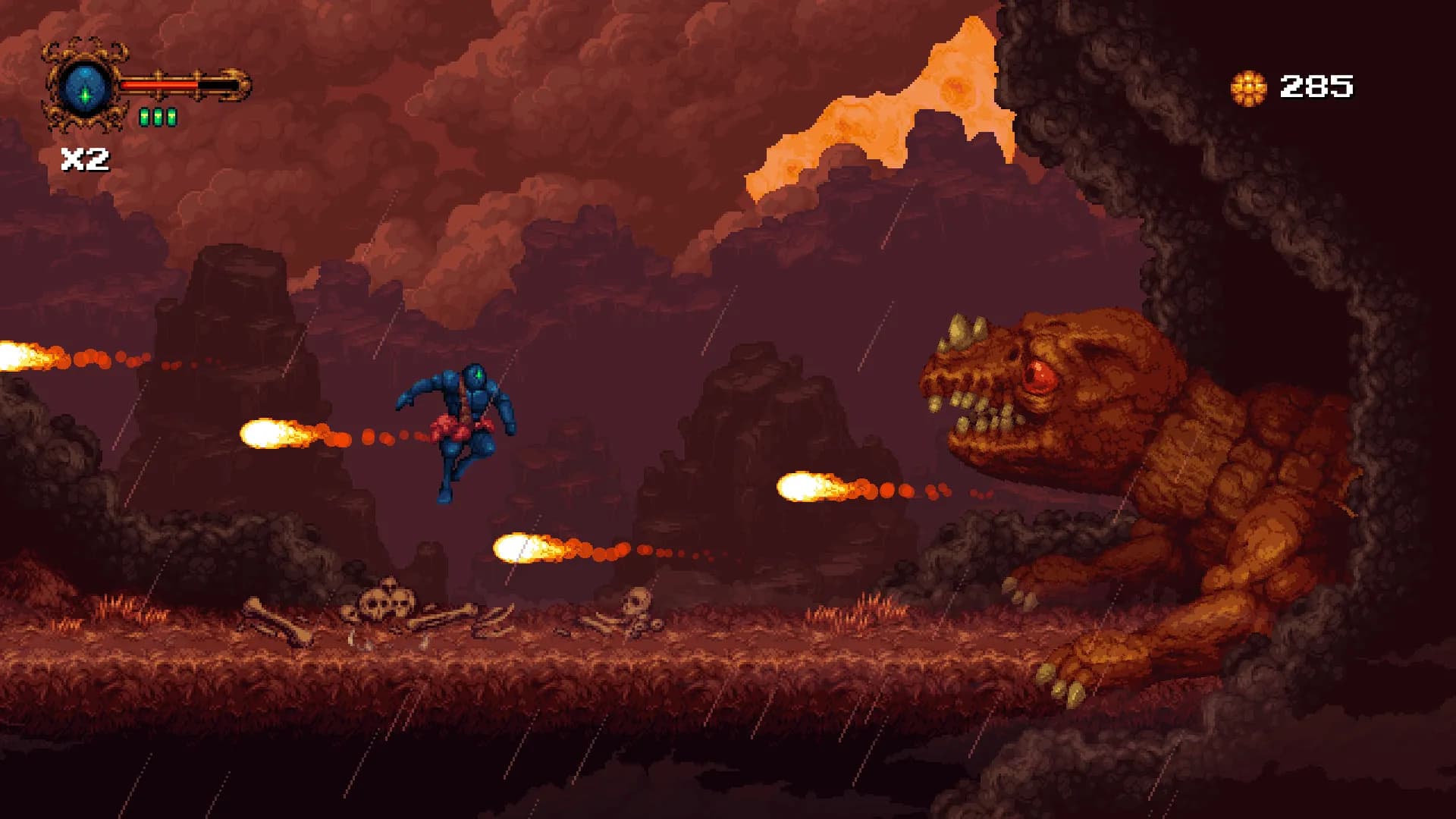Image resolution: width=1456 pixels, height=819 pixels.
Task: Click the middle green ammo pip
Action: click(157, 117)
